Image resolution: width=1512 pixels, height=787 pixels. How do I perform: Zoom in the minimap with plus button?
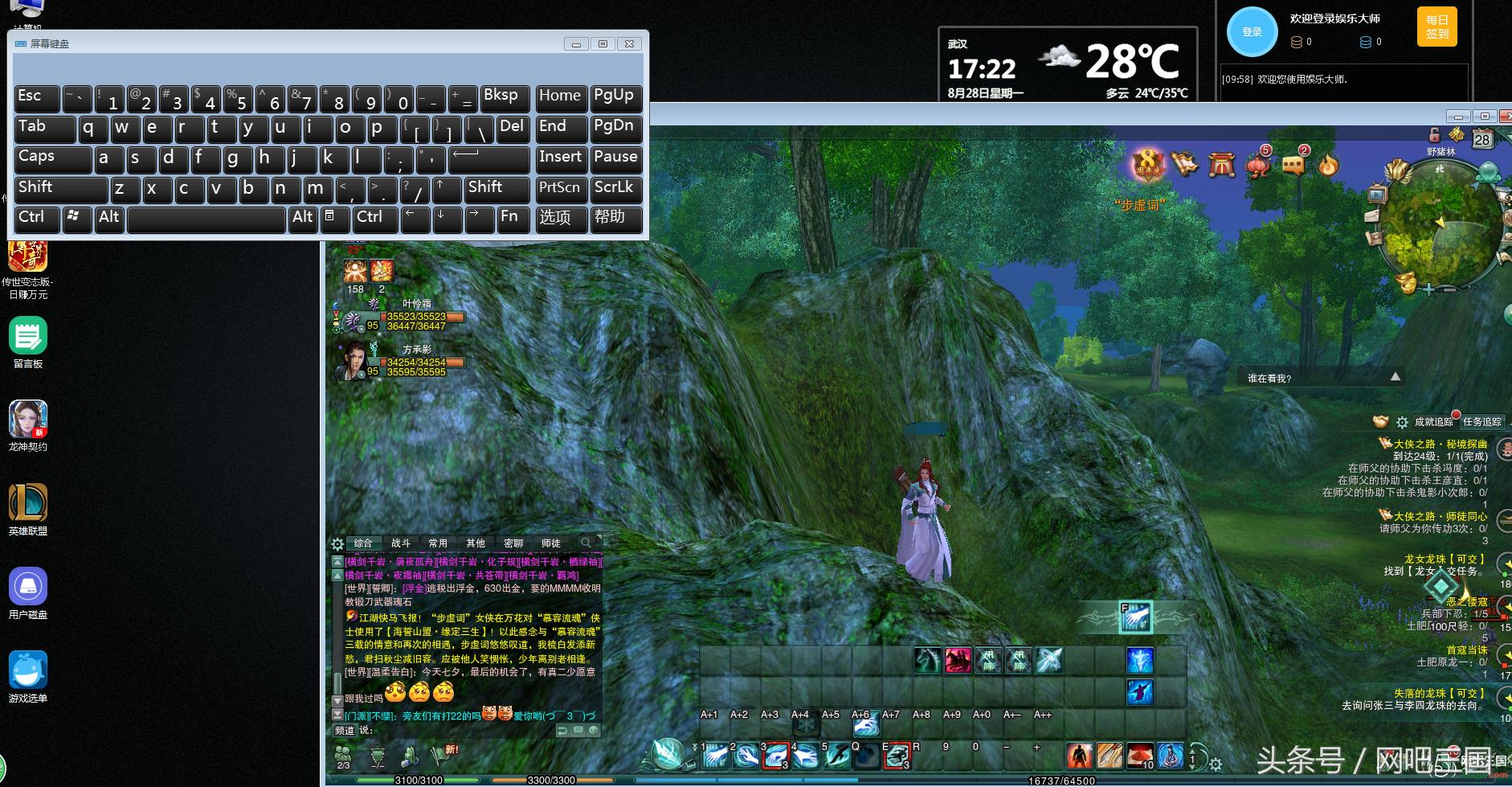[1429, 289]
